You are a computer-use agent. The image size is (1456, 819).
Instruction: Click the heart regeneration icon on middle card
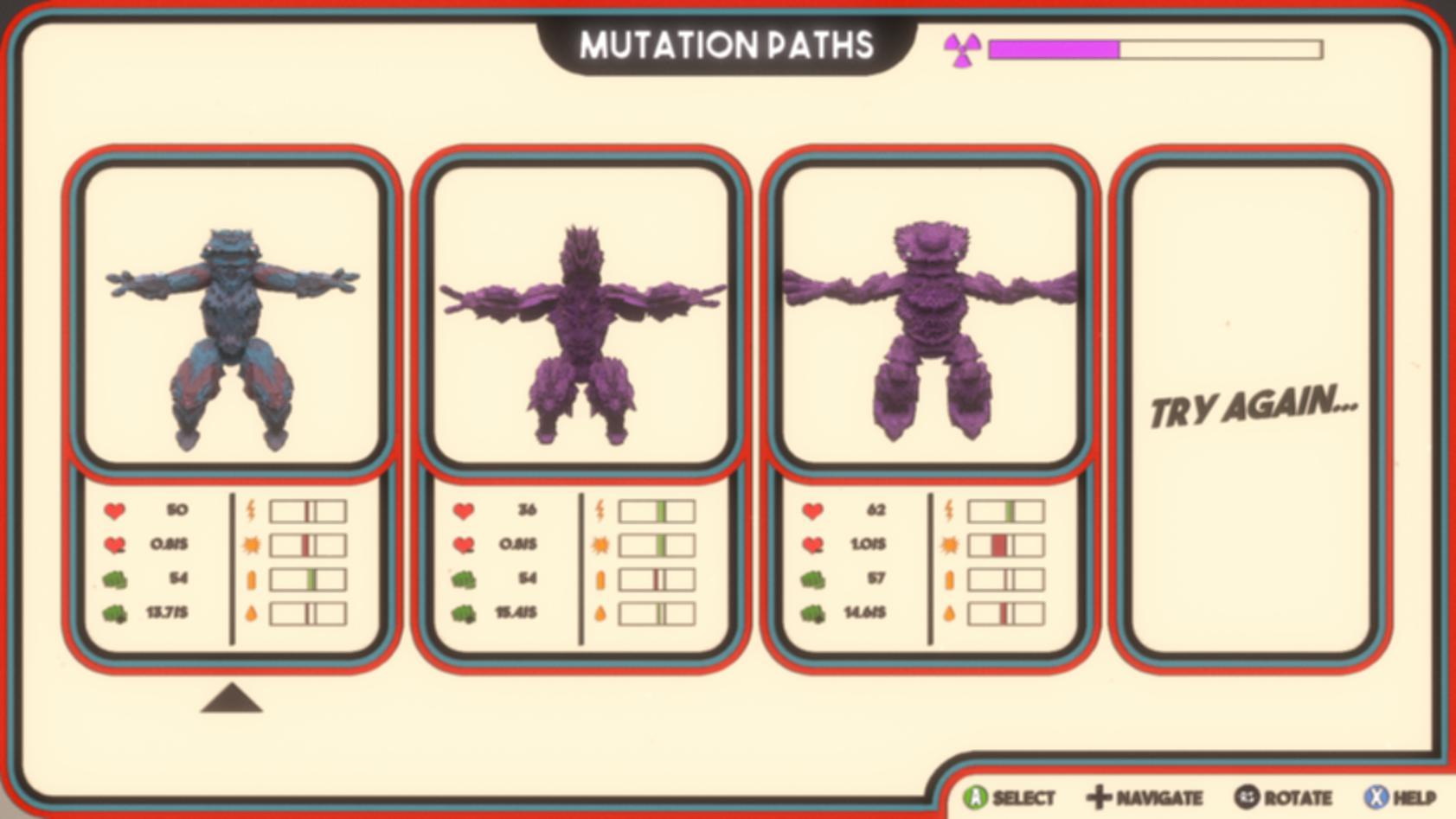point(465,545)
